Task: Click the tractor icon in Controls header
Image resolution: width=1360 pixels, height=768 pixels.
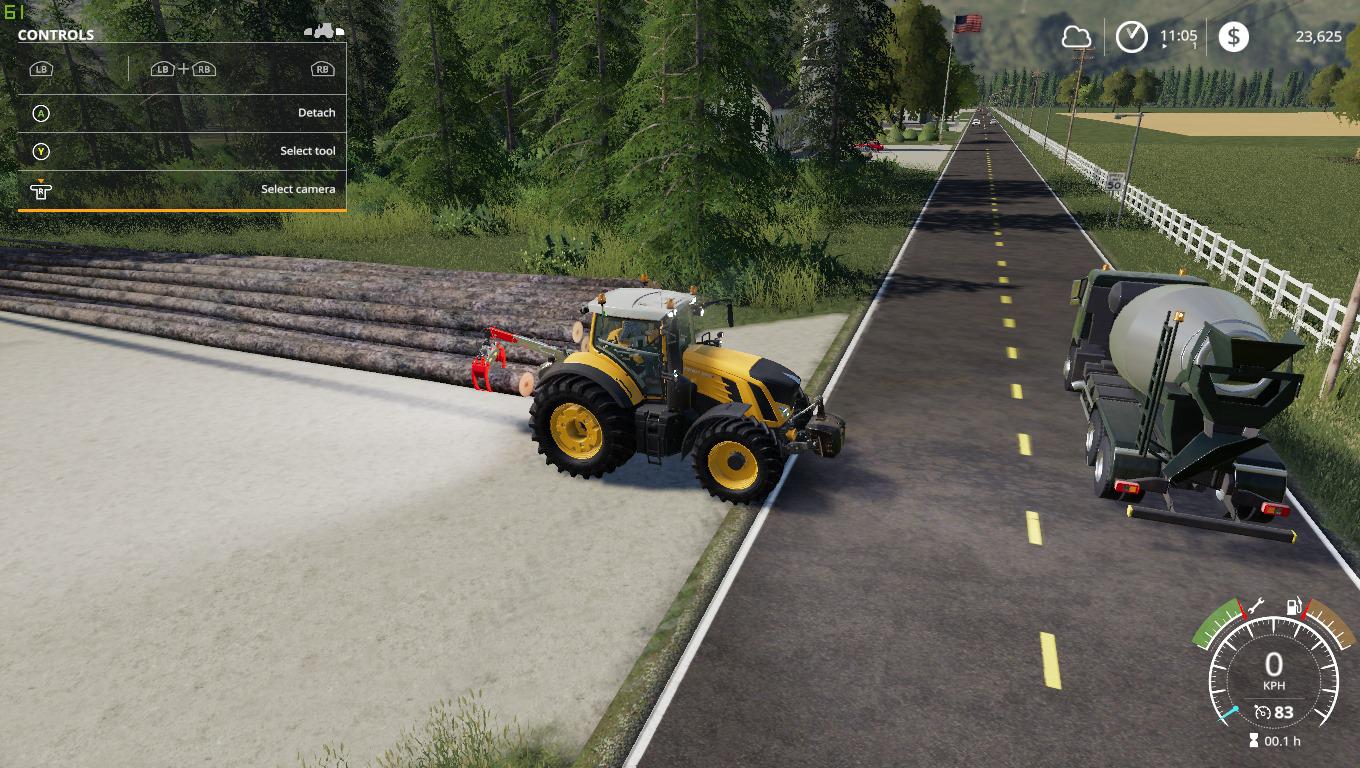Action: click(324, 32)
